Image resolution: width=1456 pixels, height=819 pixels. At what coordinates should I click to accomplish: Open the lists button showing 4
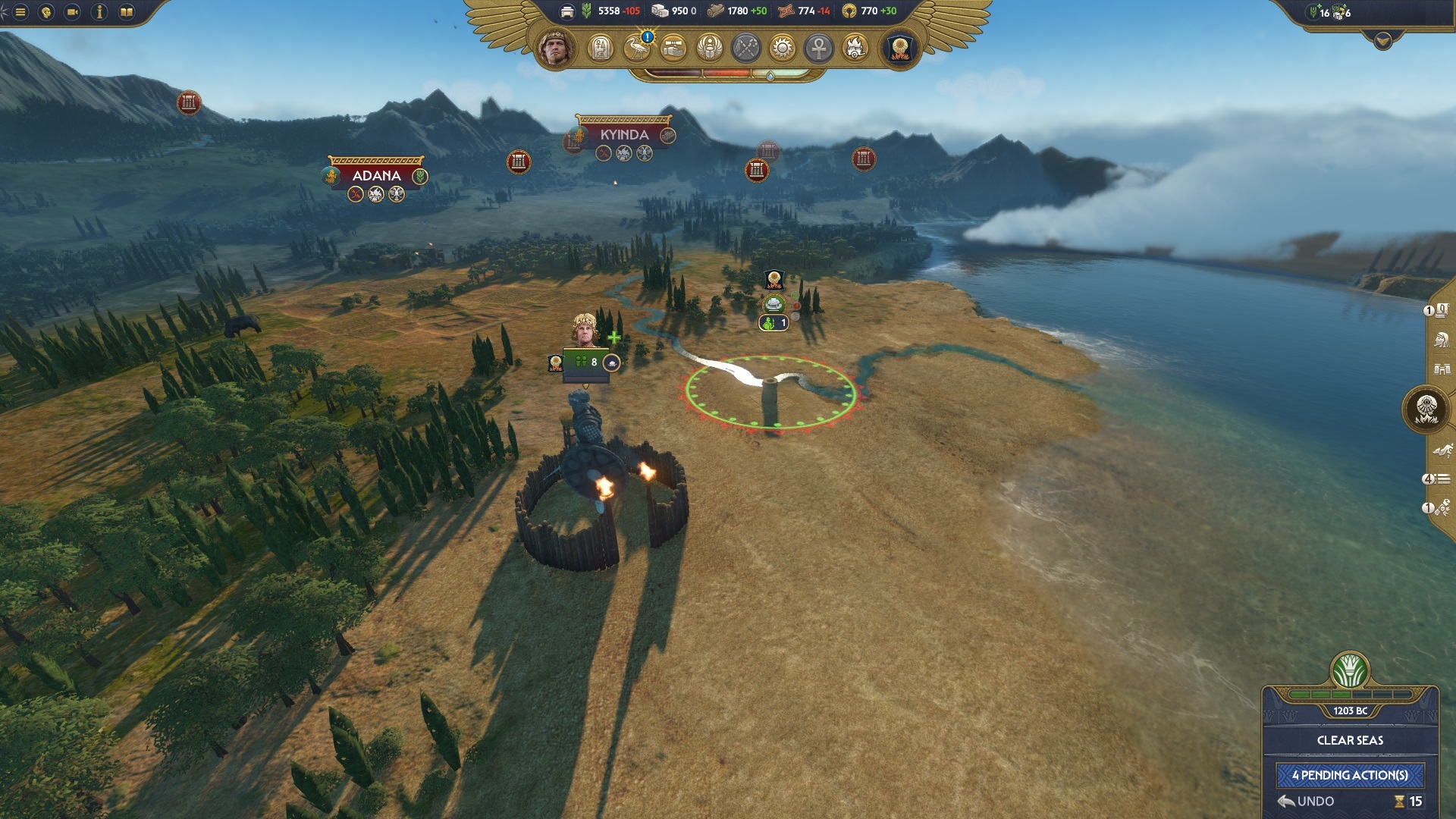[x=1437, y=479]
